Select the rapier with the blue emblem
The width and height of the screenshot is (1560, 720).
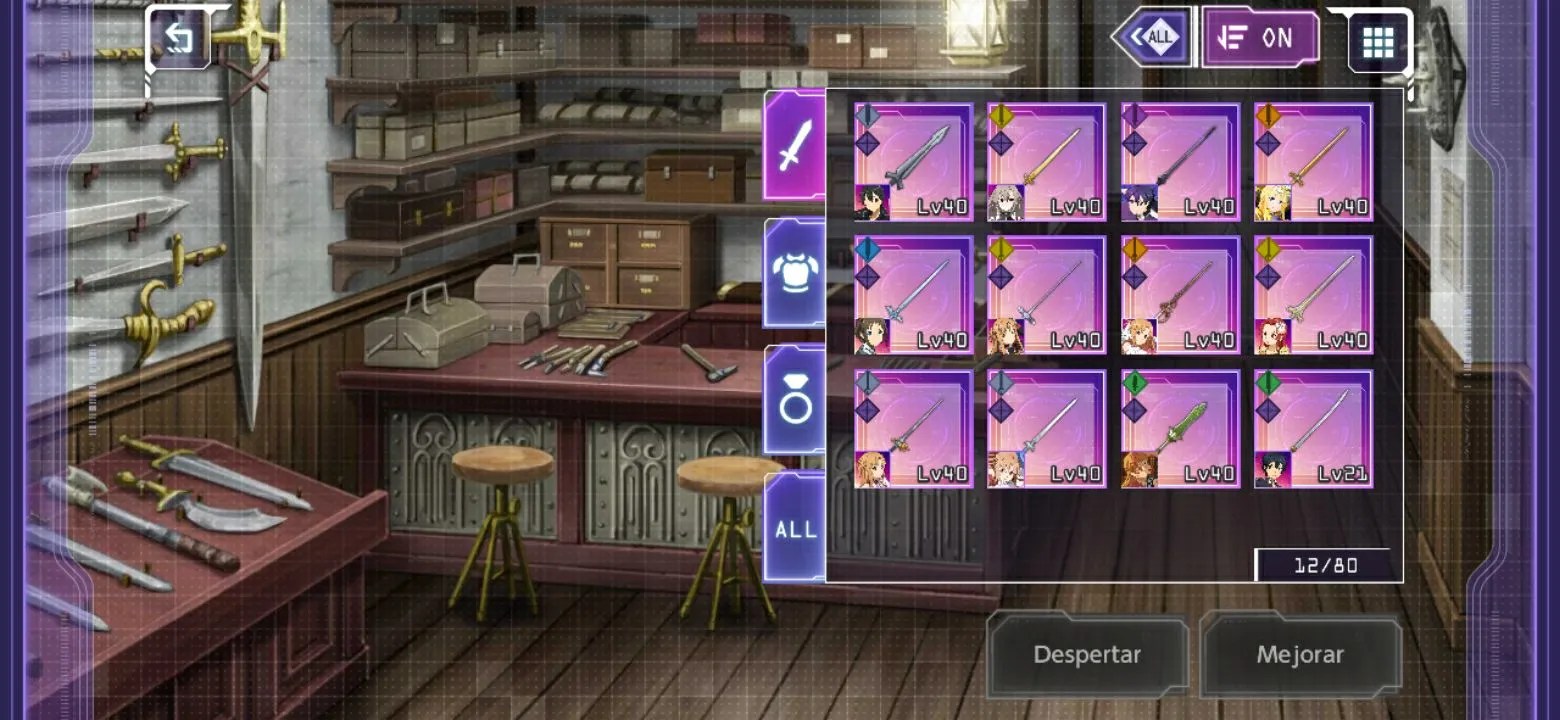913,295
